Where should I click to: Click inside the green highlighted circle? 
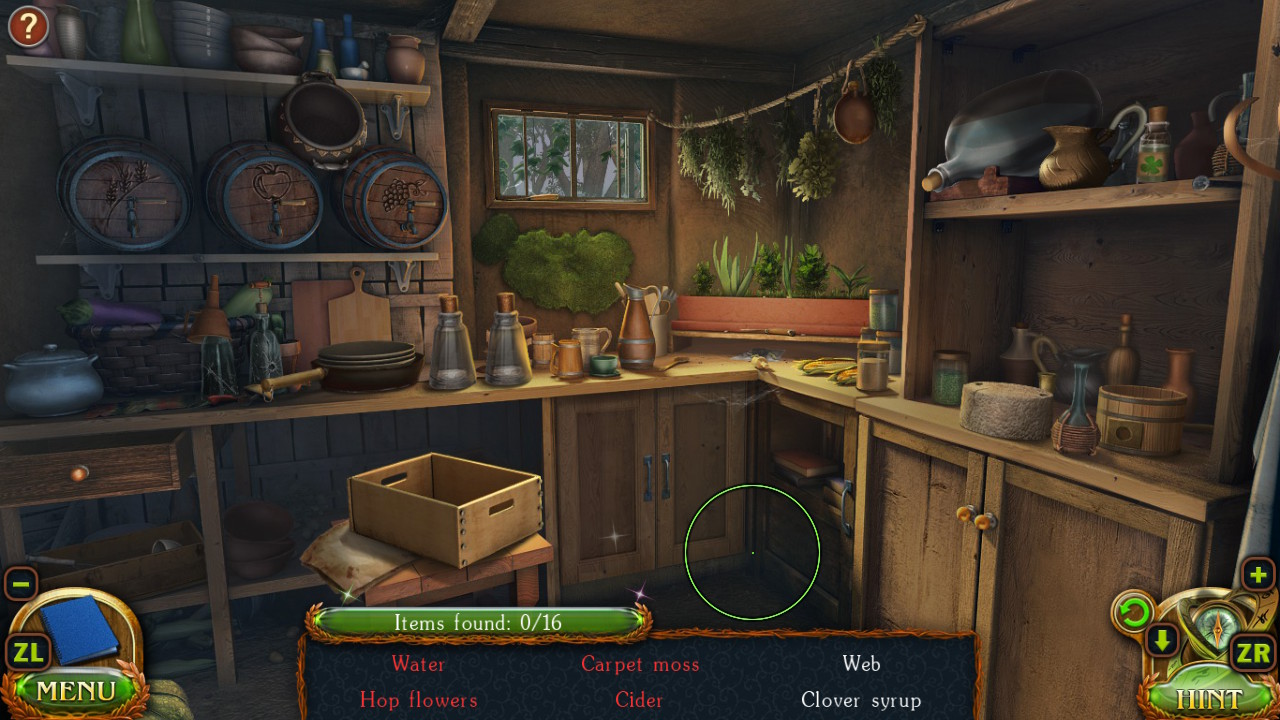click(752, 555)
